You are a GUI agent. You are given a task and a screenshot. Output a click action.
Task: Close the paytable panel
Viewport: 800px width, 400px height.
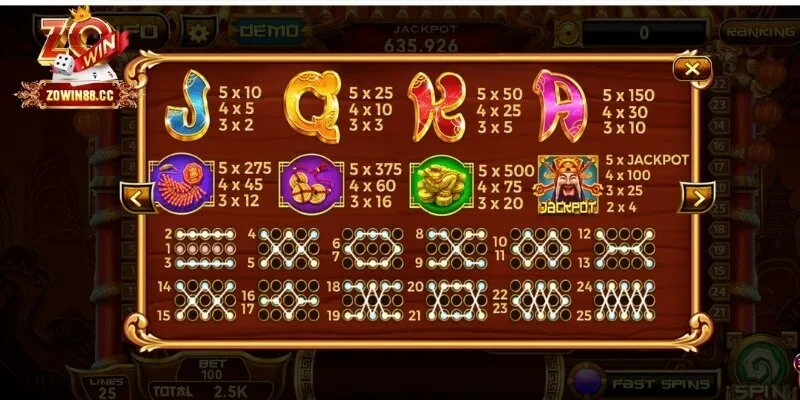tap(691, 70)
